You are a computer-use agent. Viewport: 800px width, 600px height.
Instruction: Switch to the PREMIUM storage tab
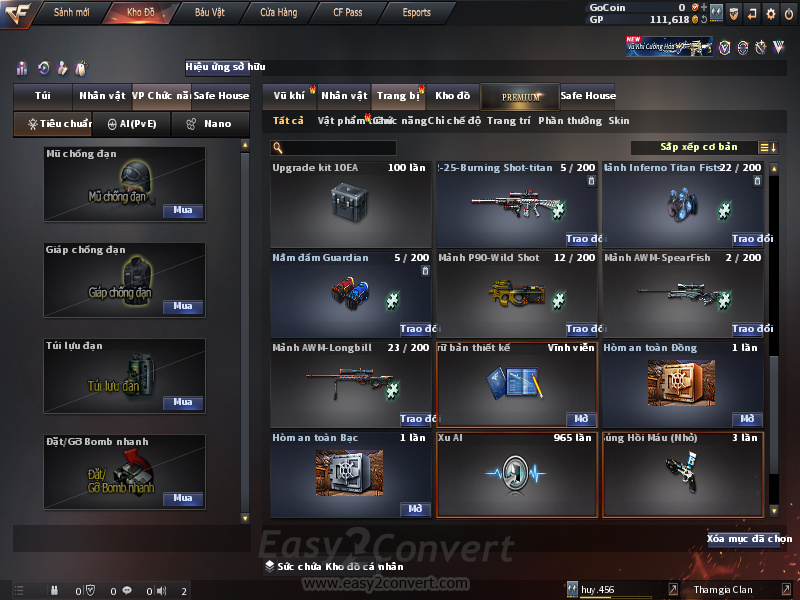coord(520,96)
